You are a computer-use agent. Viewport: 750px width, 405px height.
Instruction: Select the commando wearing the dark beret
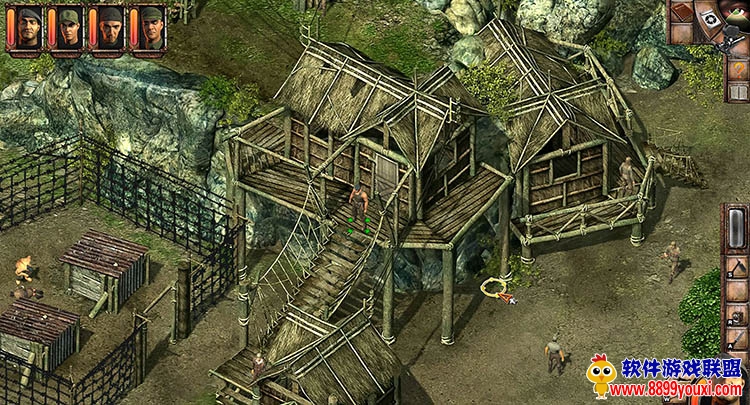point(29,27)
